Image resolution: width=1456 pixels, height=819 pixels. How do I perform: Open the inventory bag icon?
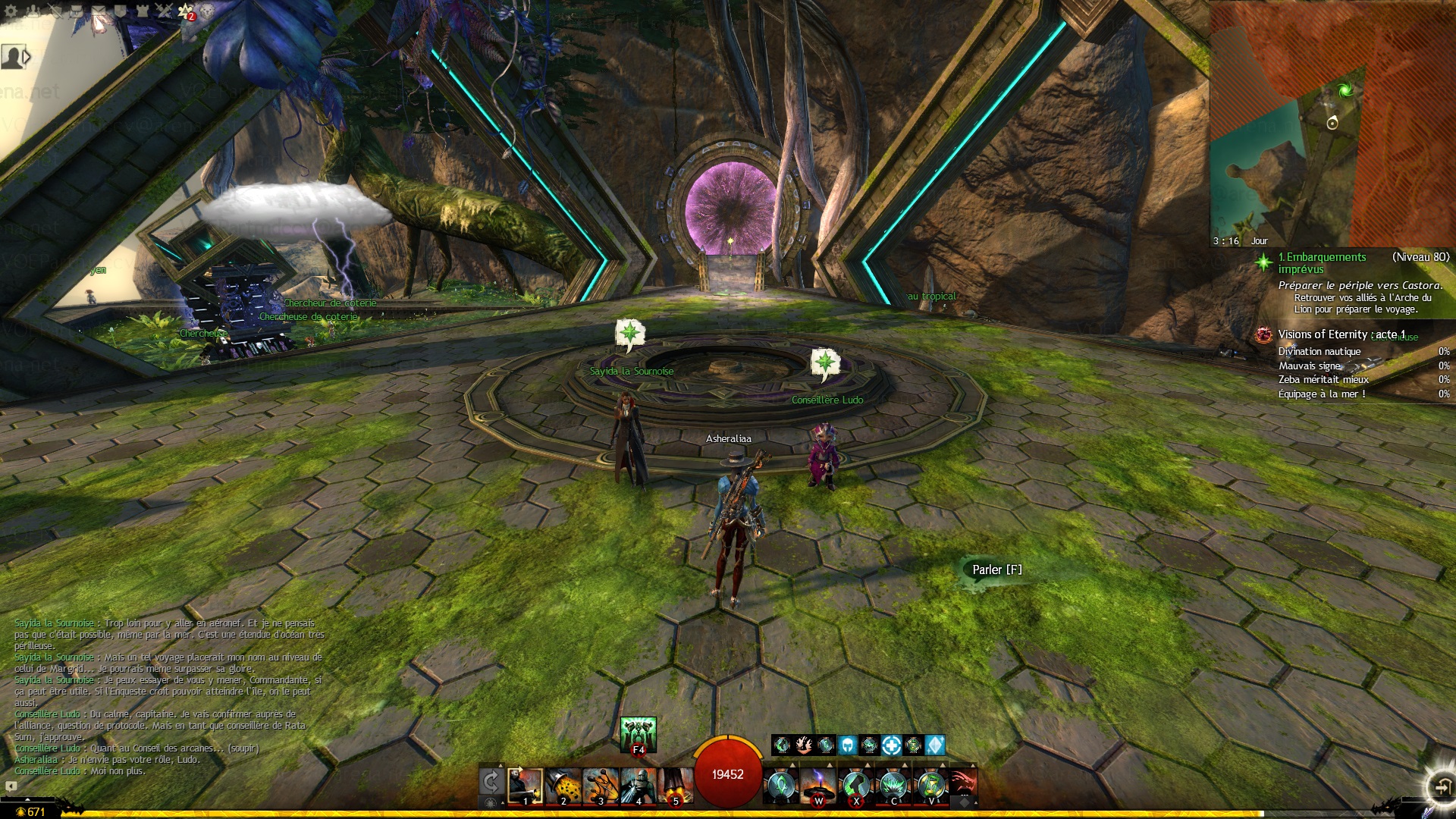77,11
